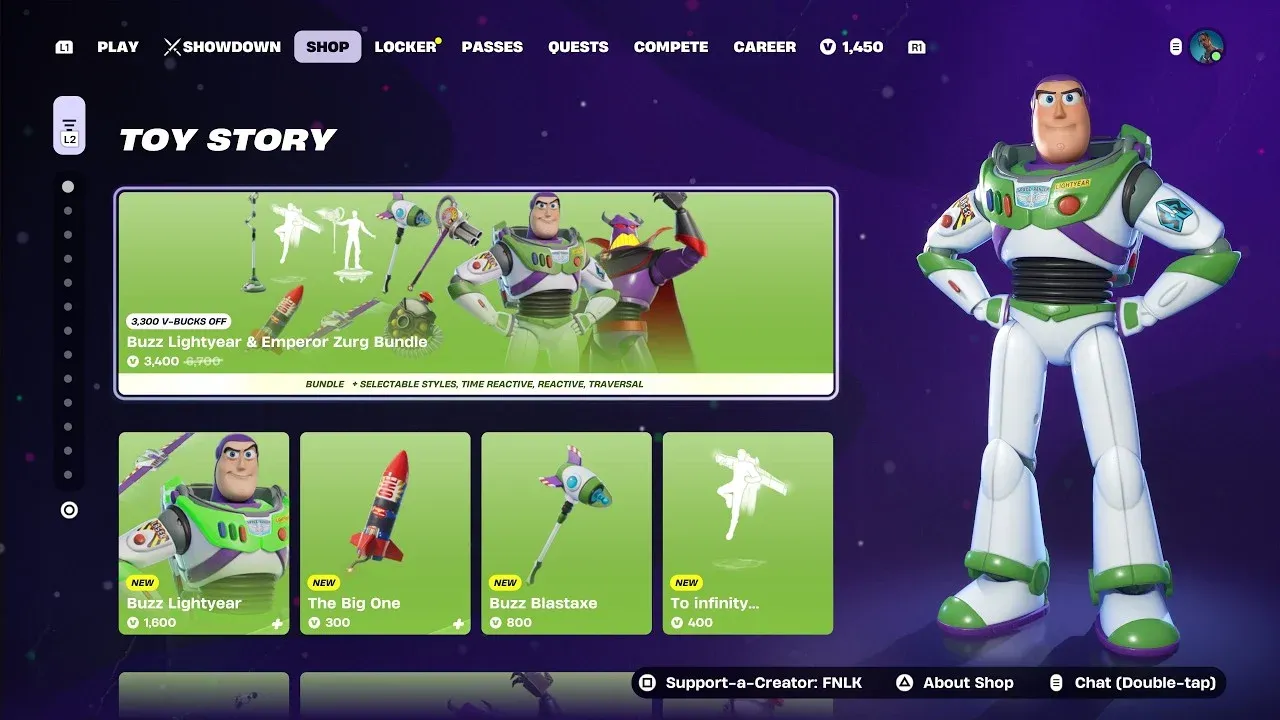Open Chat using the chat bubble icon
Screen dimensions: 1280x720
tap(1057, 682)
